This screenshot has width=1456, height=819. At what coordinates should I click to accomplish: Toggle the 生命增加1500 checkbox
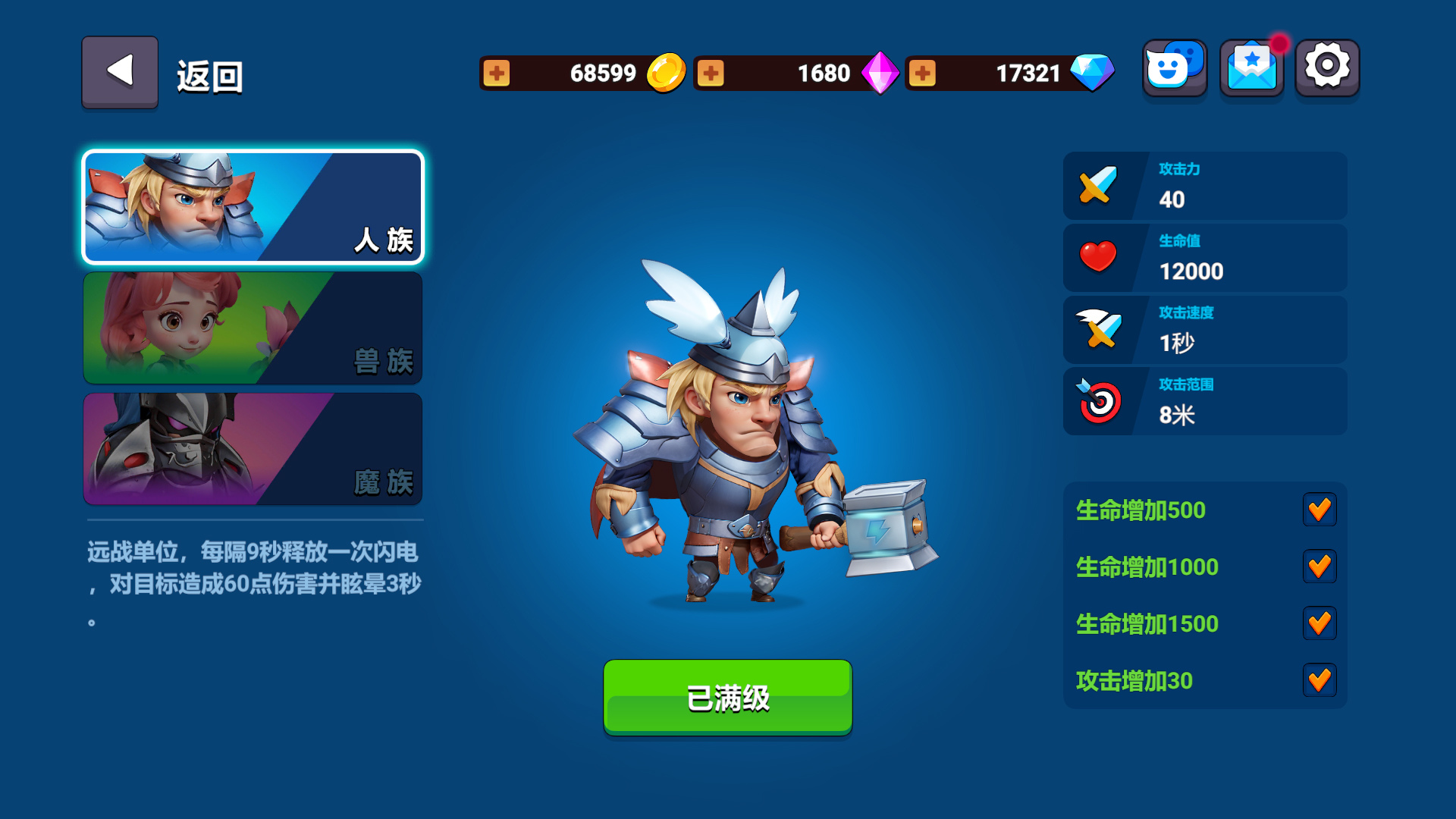coord(1319,623)
